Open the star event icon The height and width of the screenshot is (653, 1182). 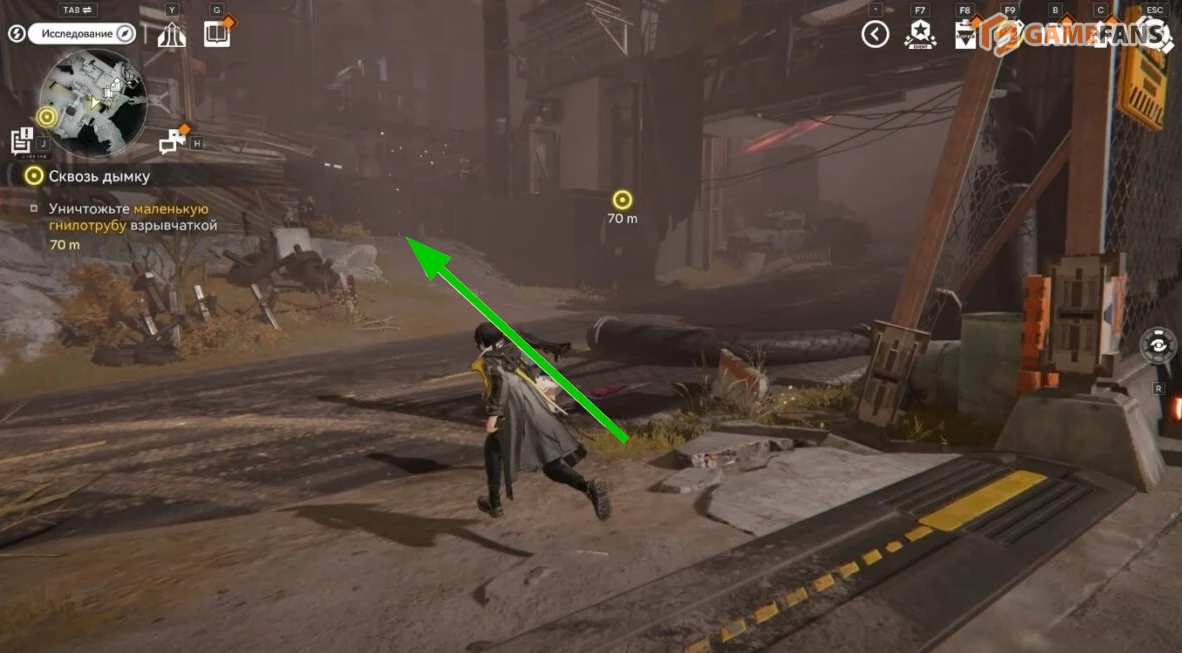click(x=919, y=36)
